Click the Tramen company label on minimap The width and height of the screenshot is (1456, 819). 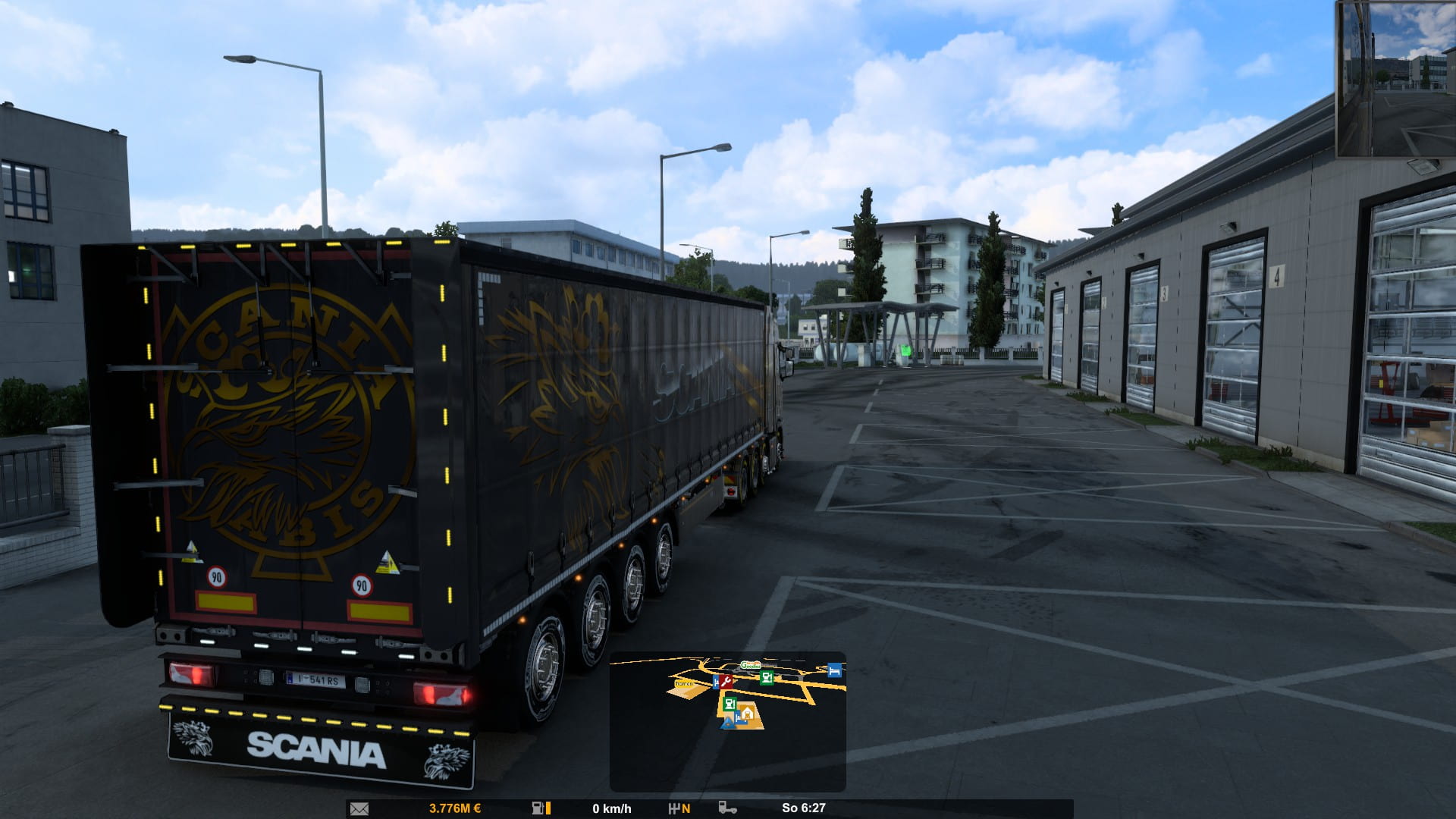click(x=684, y=684)
